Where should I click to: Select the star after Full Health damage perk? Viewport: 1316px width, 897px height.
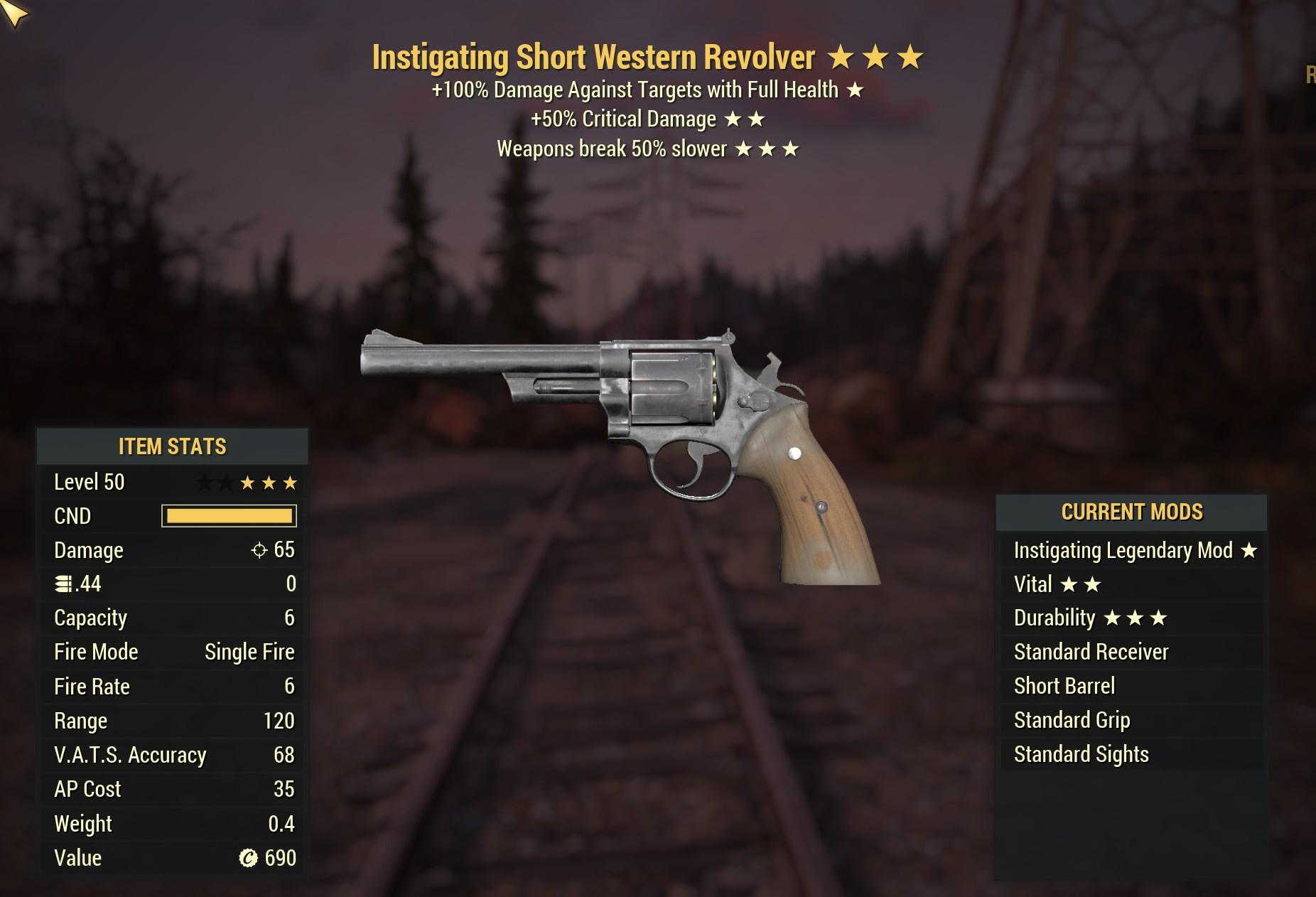[856, 90]
